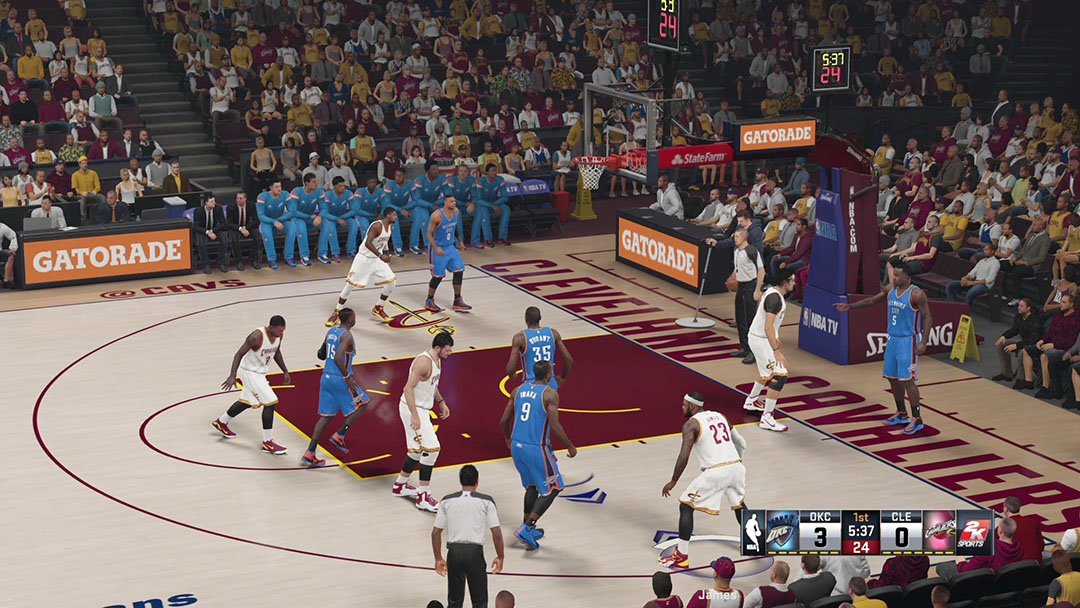Click the NBA logo on the scoreboard
1080x608 pixels.
pos(753,532)
